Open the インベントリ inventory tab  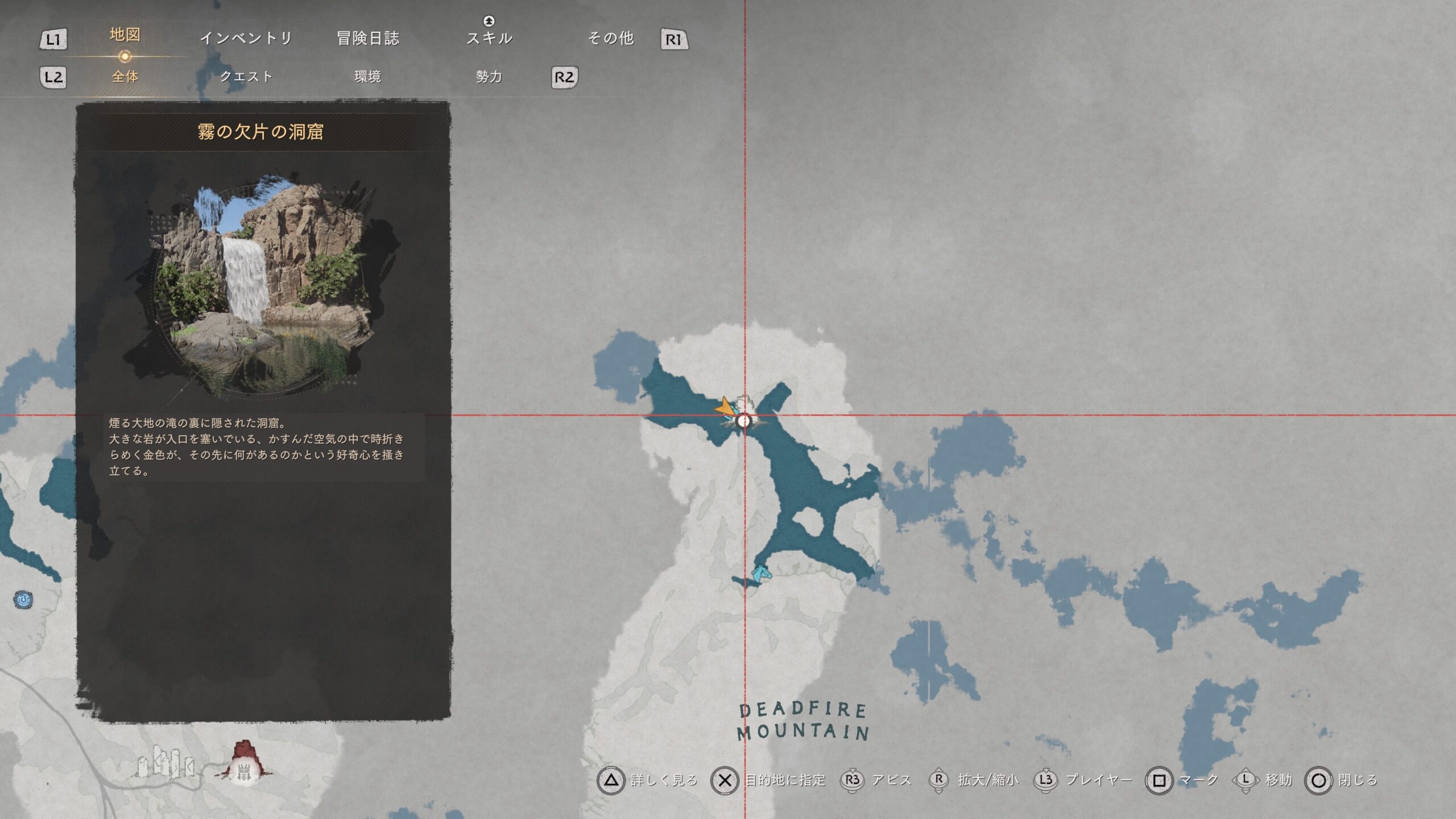pos(246,39)
